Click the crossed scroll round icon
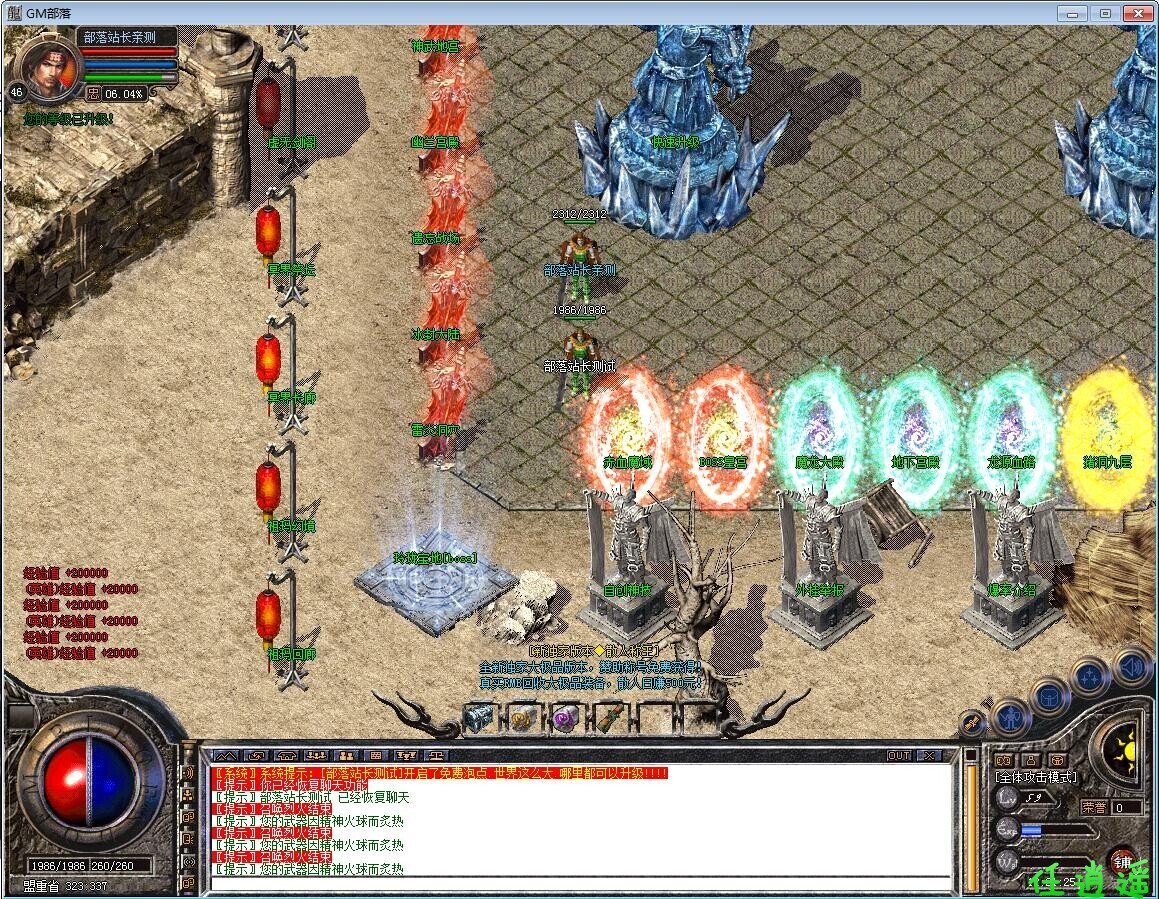 point(974,723)
